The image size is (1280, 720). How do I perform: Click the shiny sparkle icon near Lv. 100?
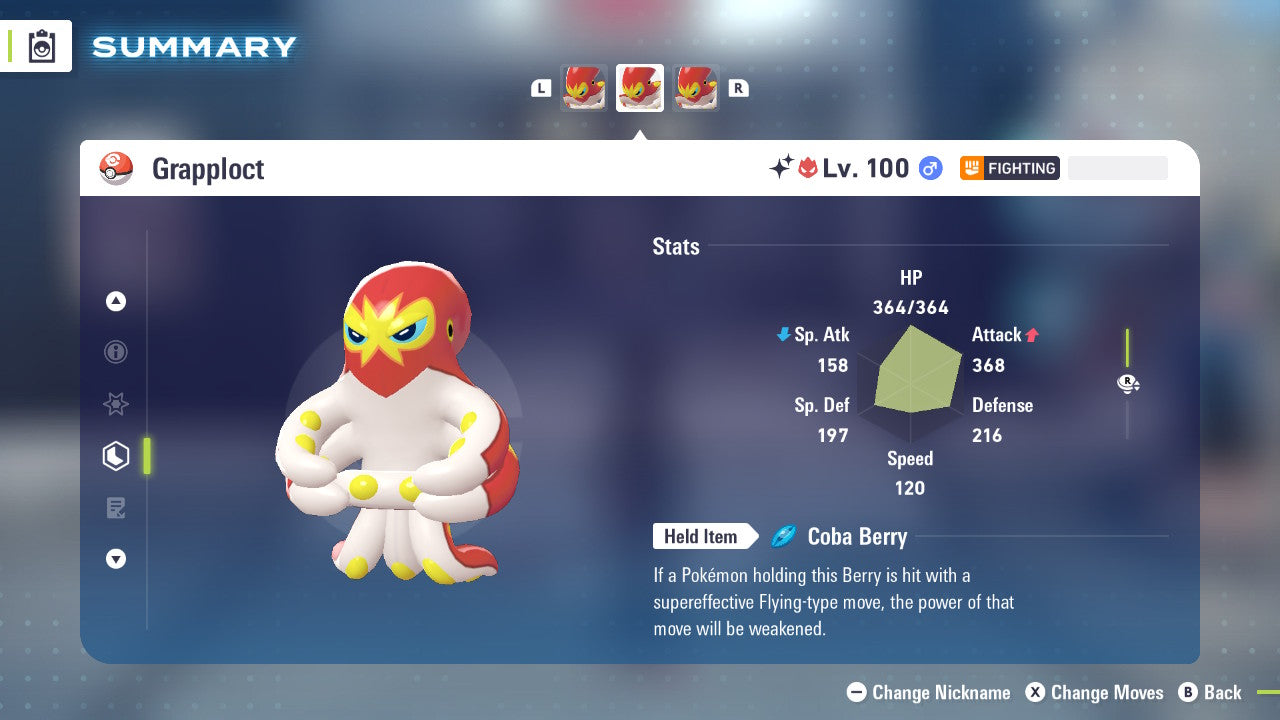point(783,167)
